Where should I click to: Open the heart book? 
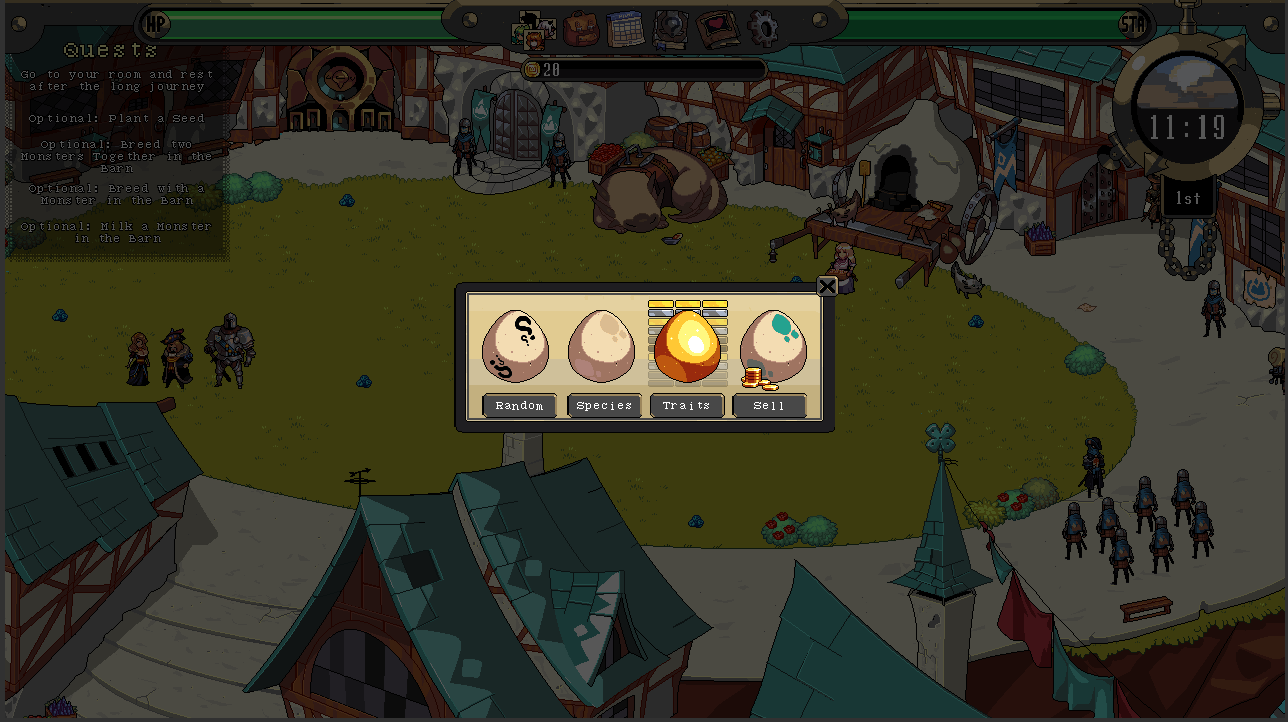(x=716, y=30)
